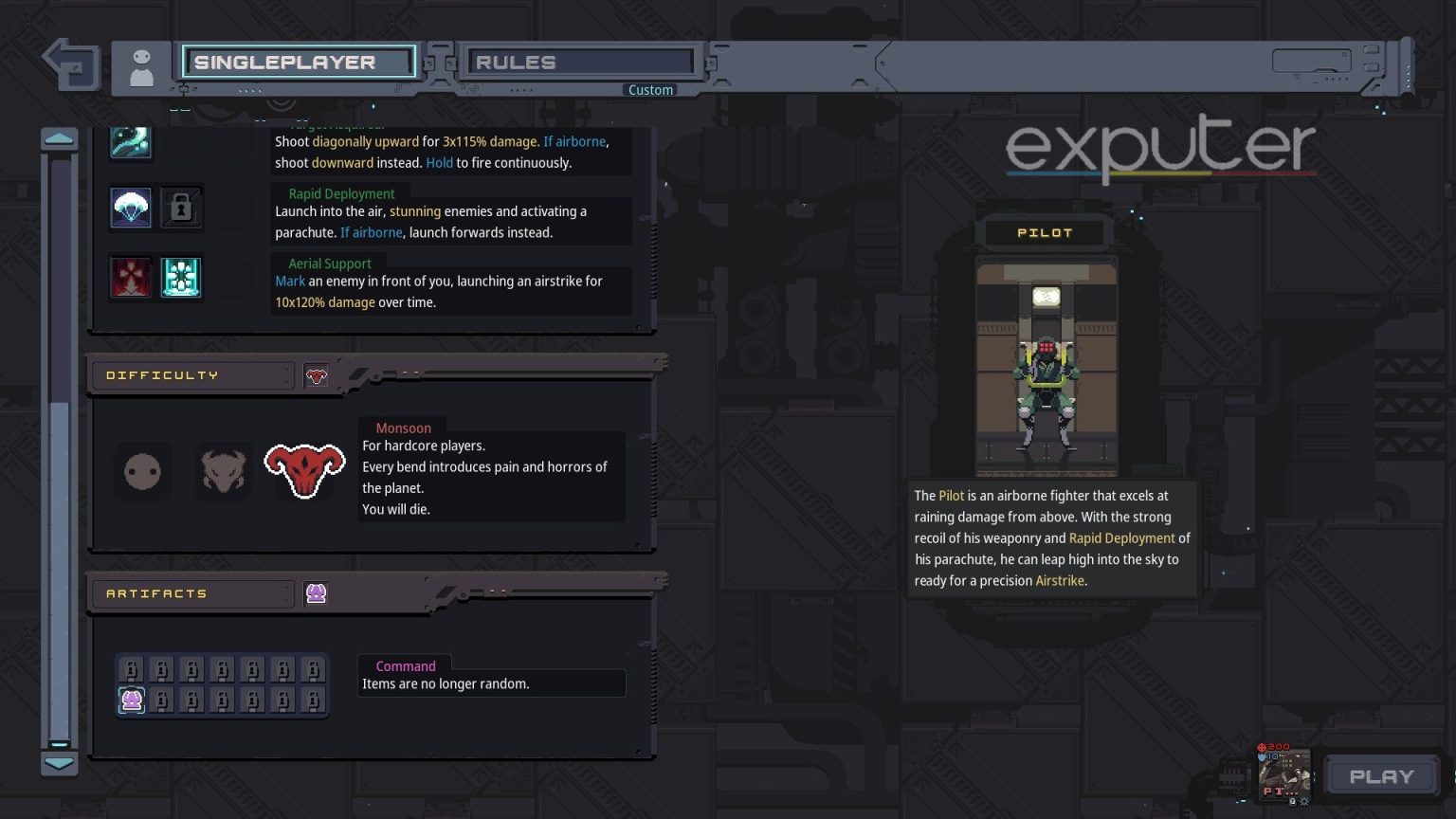Image resolution: width=1456 pixels, height=819 pixels.
Task: Select the Rapid Deployment parachute skill icon
Action: [130, 207]
